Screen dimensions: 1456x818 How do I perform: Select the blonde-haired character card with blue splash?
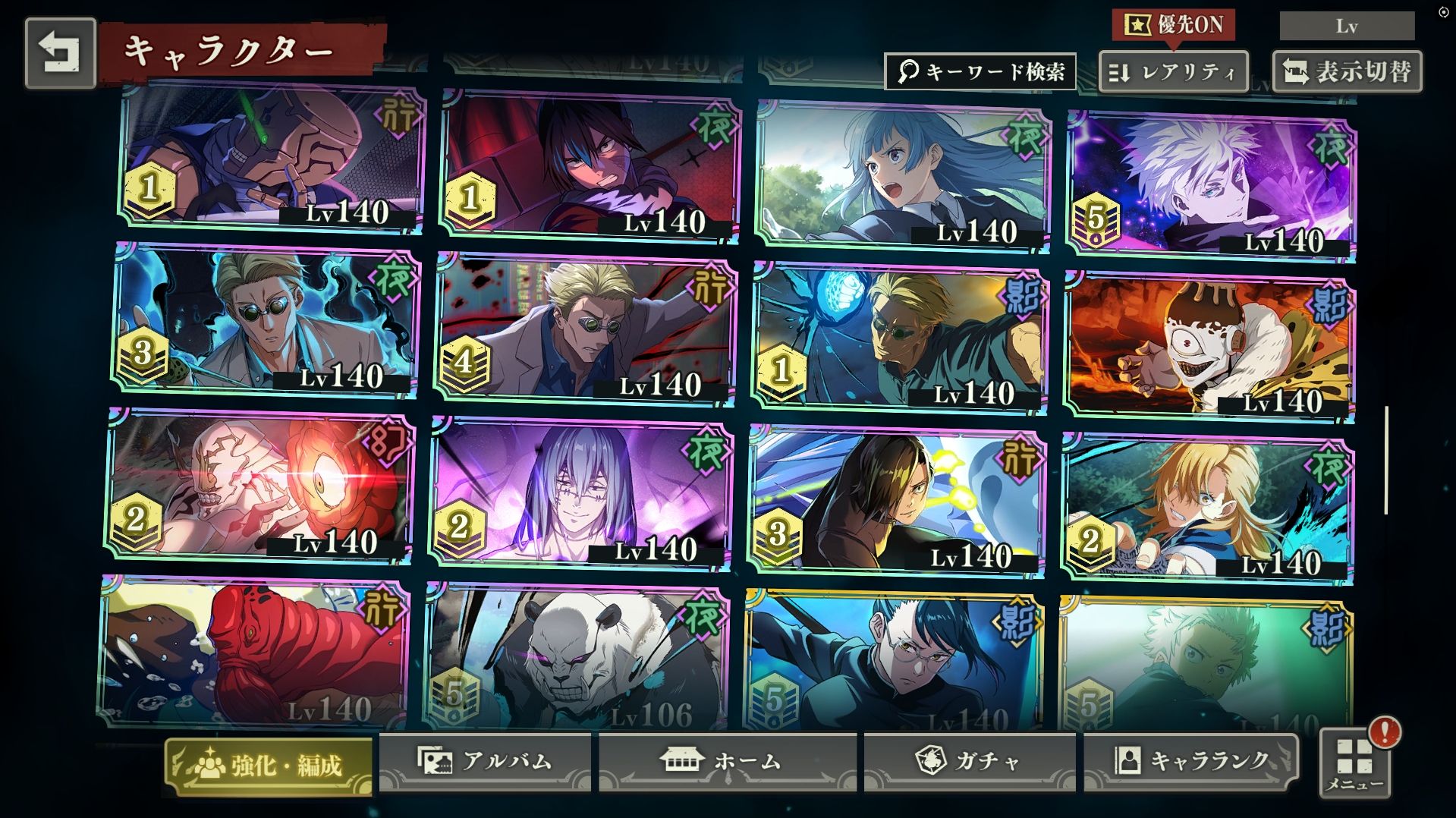click(x=1208, y=508)
